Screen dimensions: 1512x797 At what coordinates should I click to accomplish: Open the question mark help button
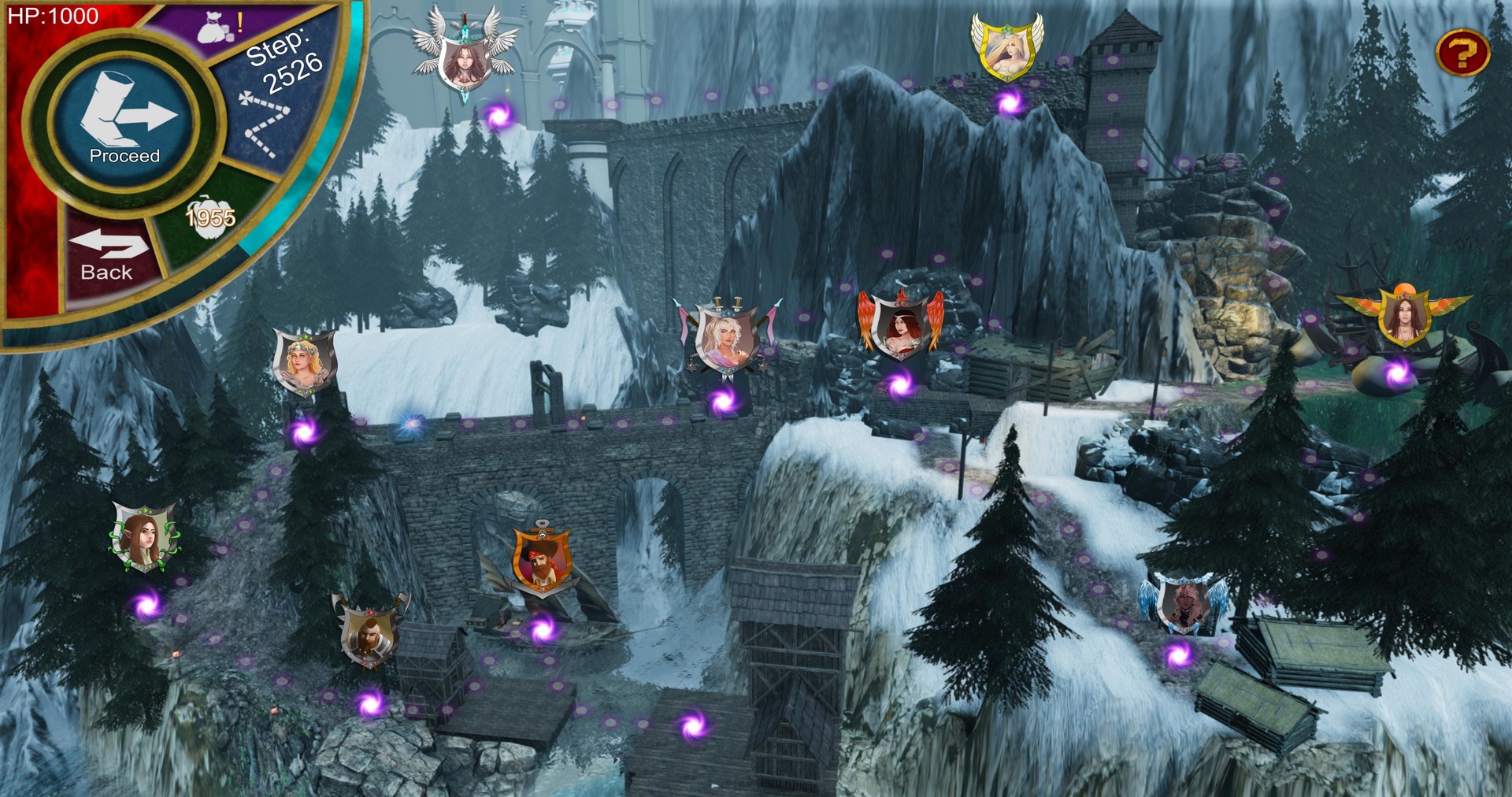(1462, 54)
